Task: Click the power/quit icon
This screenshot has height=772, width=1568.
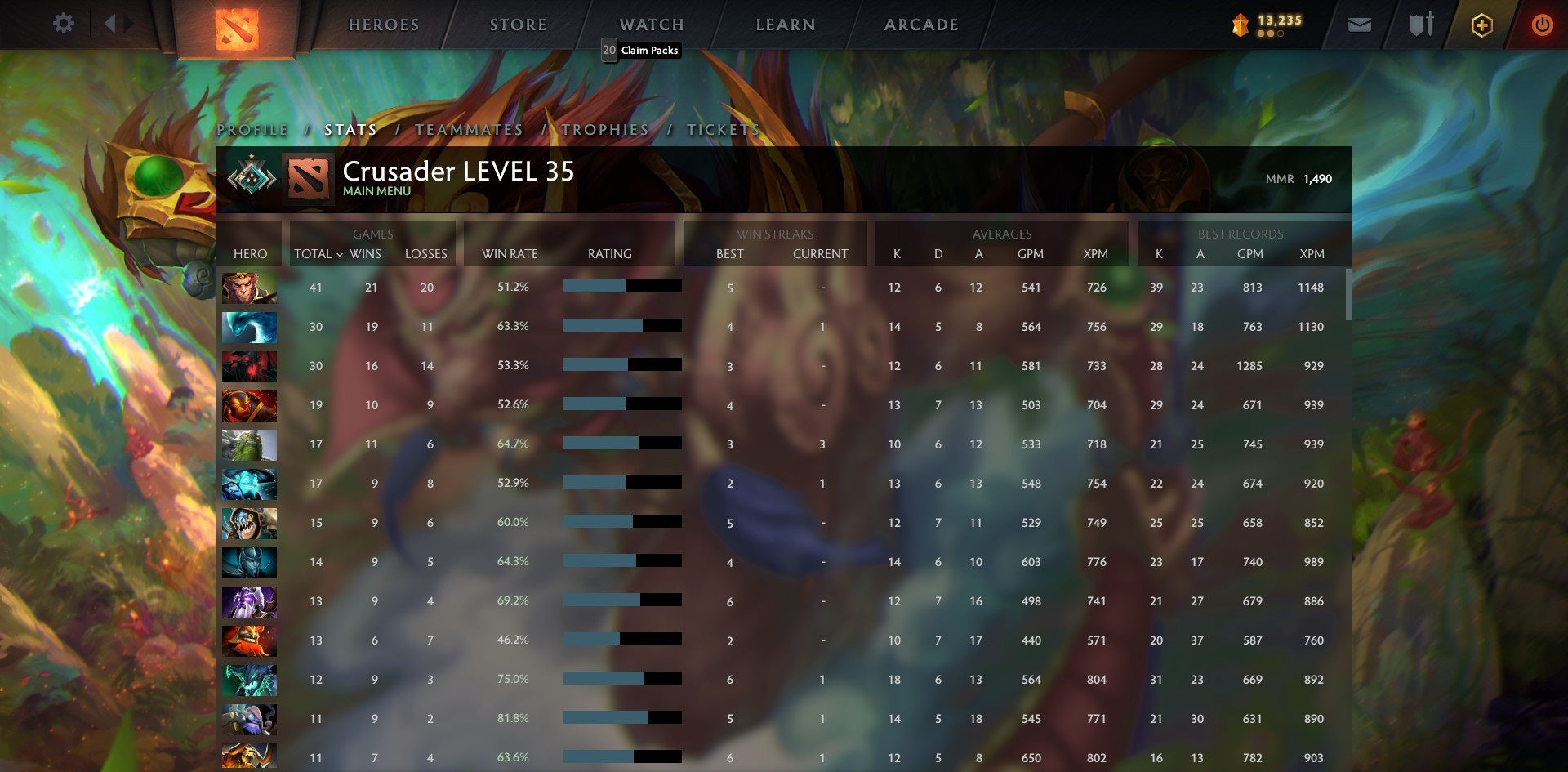Action: coord(1543,25)
